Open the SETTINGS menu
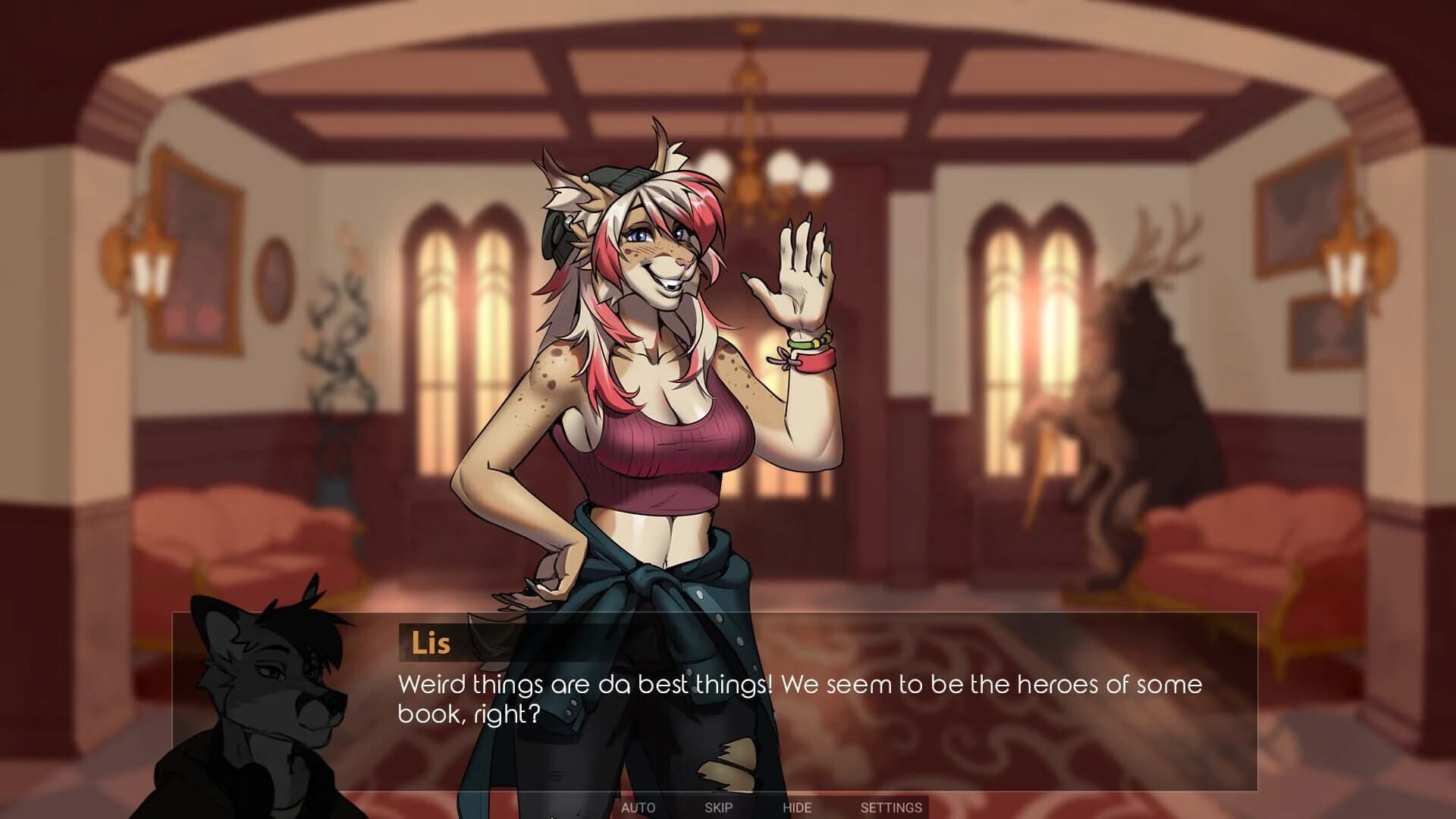 click(x=892, y=808)
